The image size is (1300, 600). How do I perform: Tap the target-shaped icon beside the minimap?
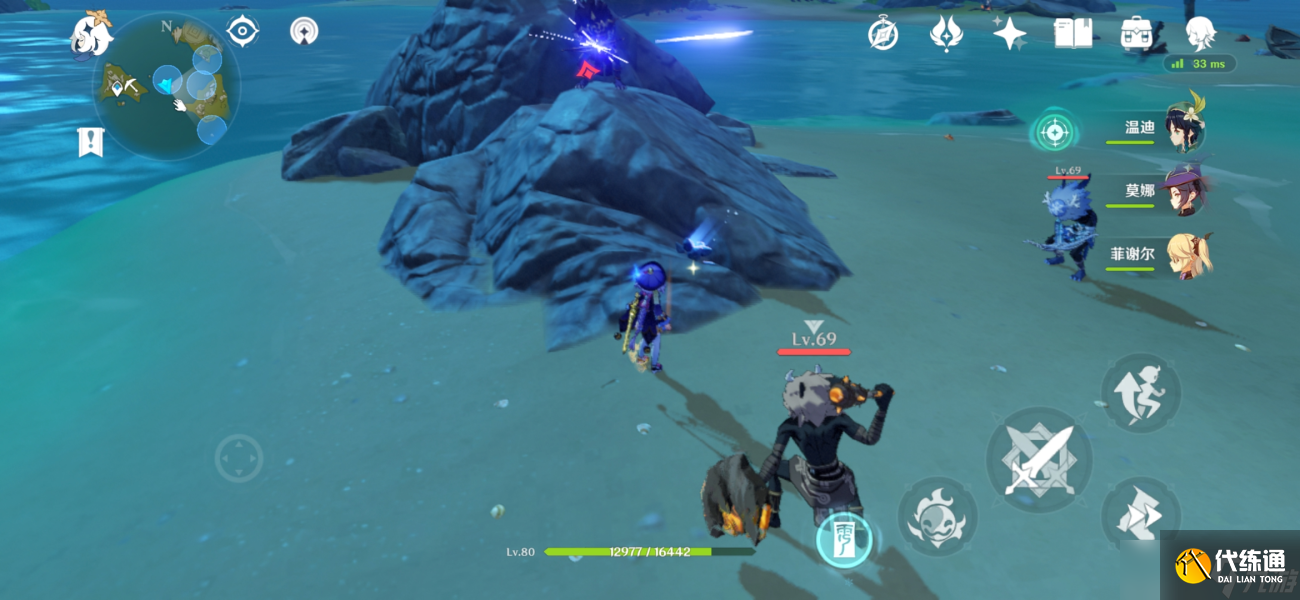click(242, 32)
